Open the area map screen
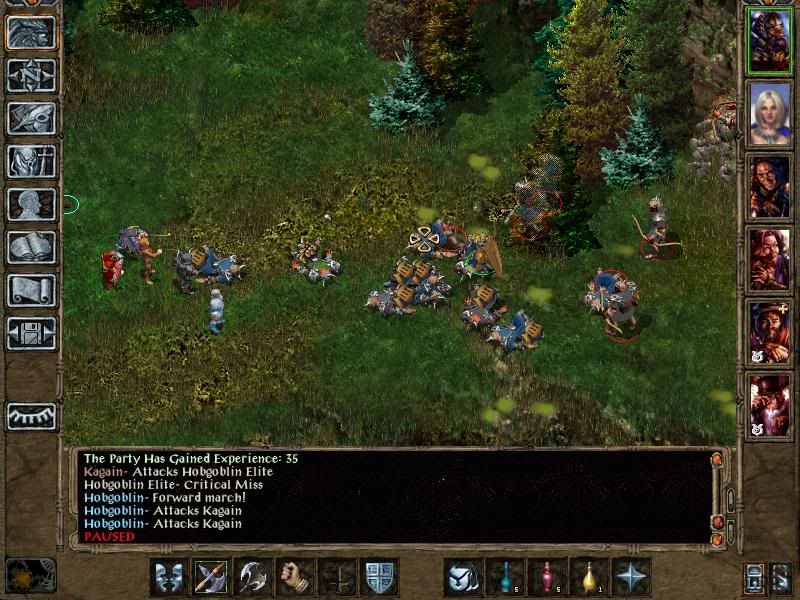This screenshot has width=800, height=600. tap(31, 76)
